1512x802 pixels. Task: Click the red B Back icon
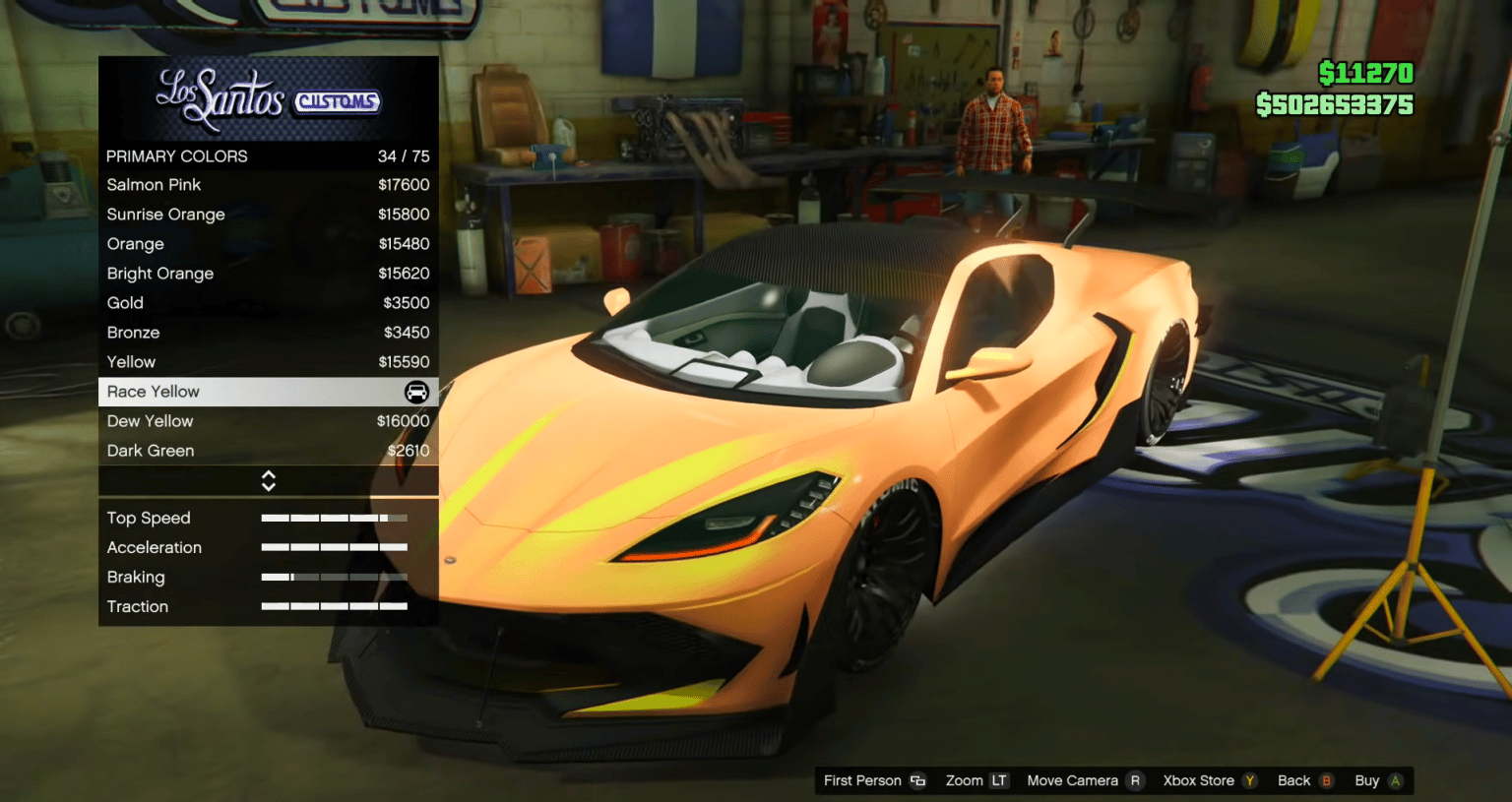1328,780
